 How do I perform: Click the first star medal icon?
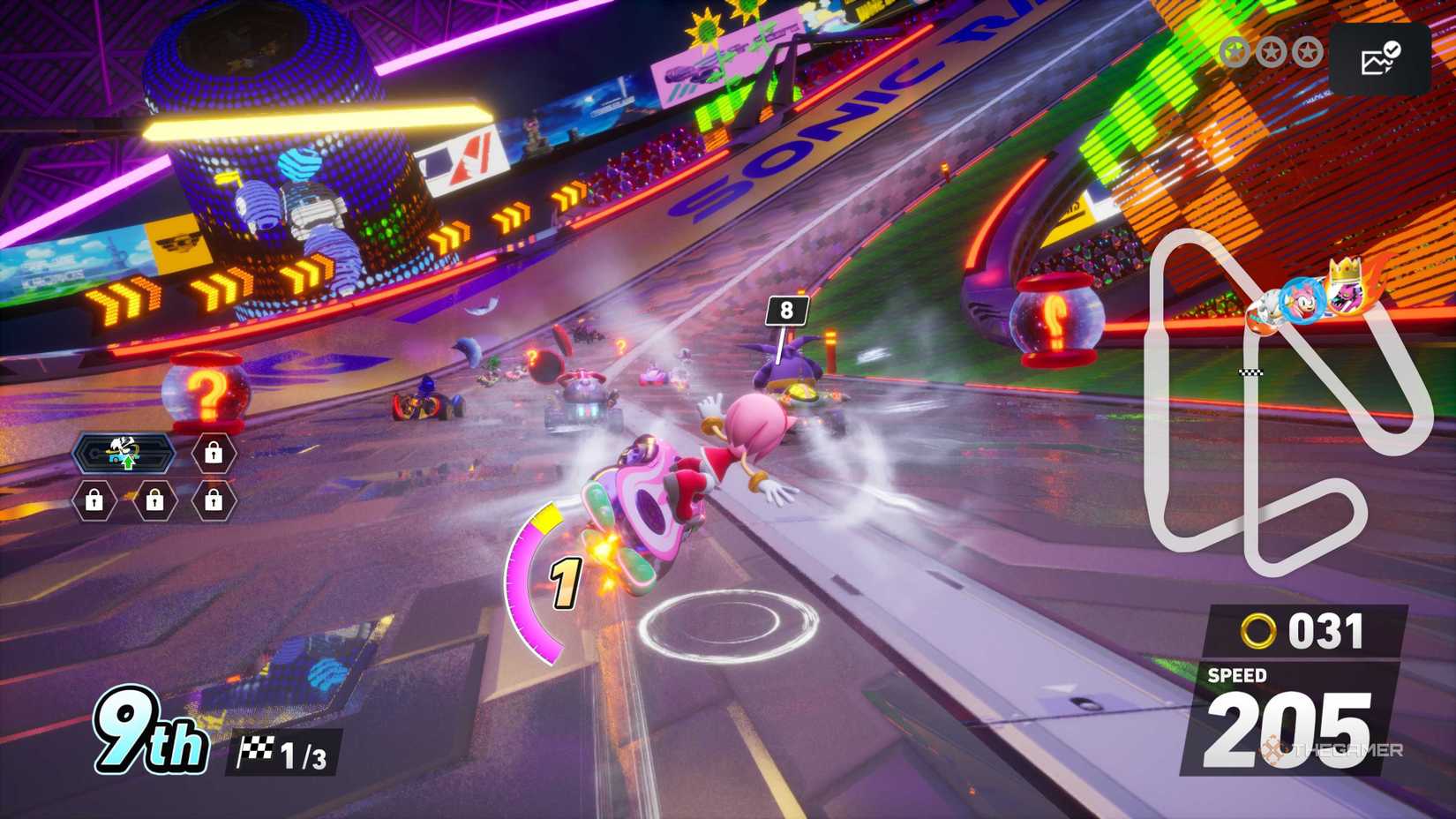pos(1235,51)
